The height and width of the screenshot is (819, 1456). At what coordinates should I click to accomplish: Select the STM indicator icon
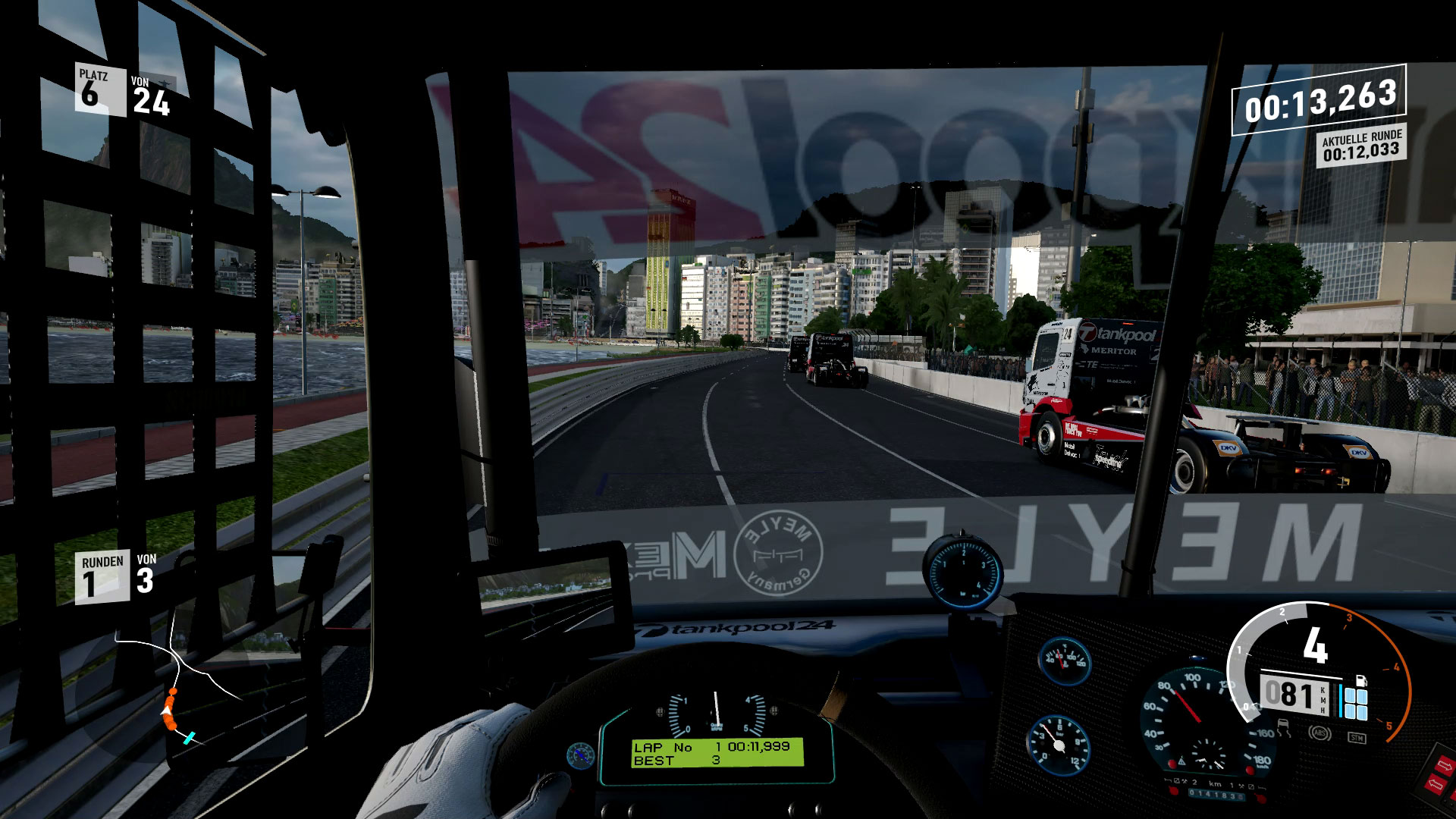(1357, 736)
